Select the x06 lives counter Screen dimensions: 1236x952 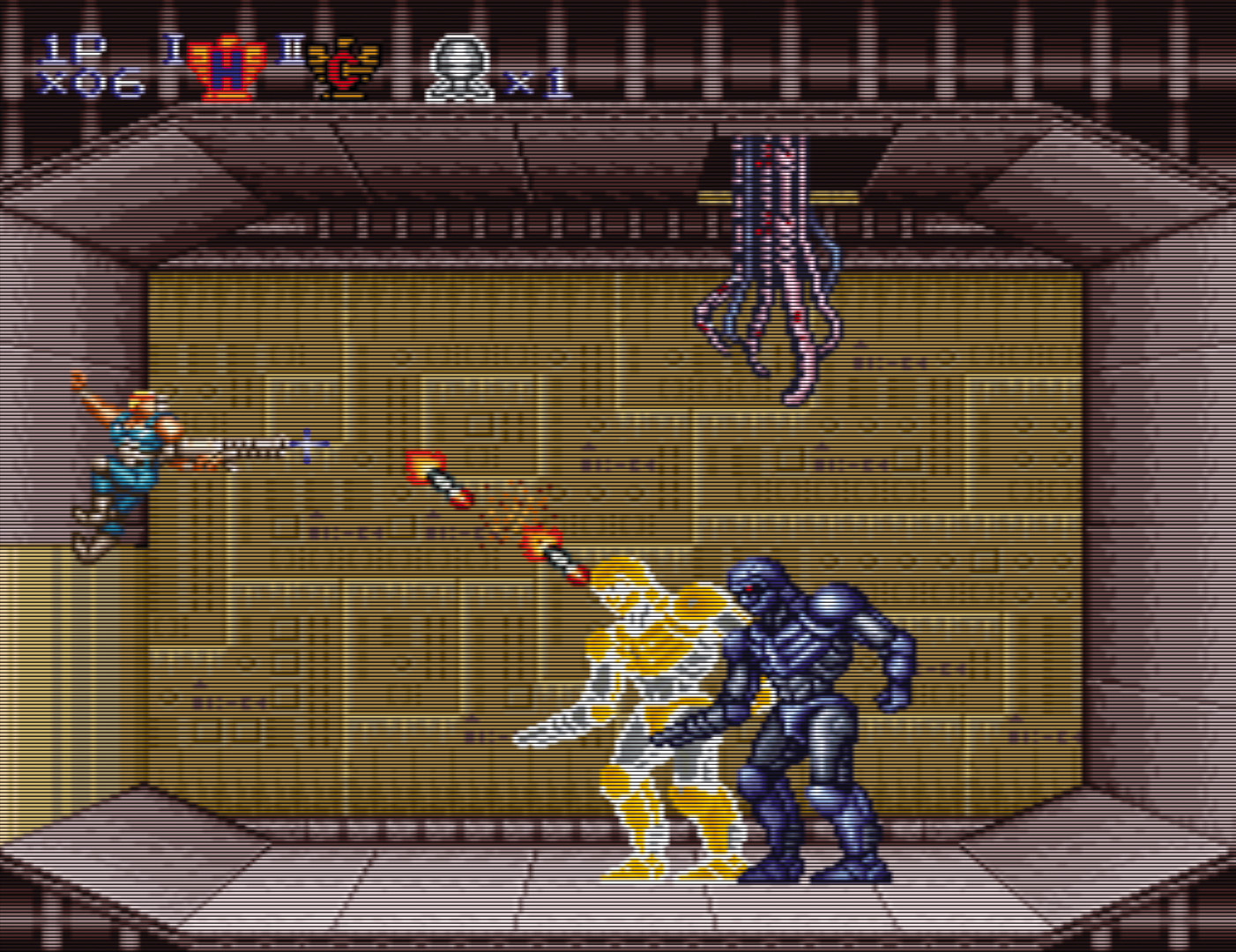click(x=88, y=79)
